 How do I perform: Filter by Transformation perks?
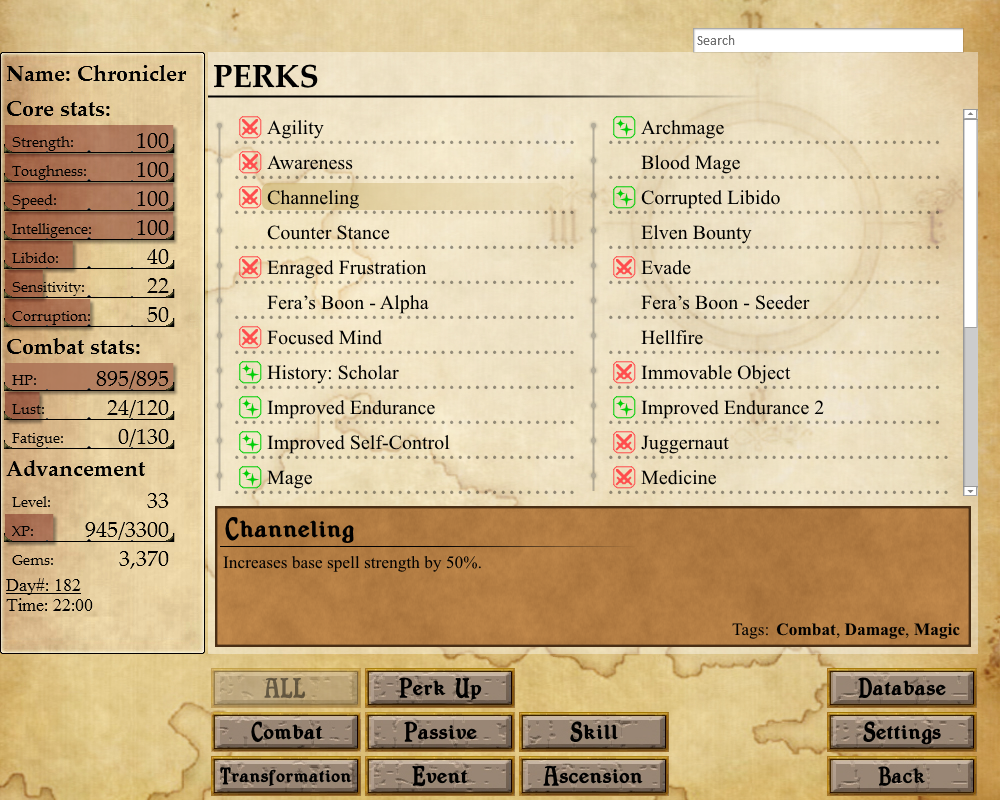[x=286, y=776]
